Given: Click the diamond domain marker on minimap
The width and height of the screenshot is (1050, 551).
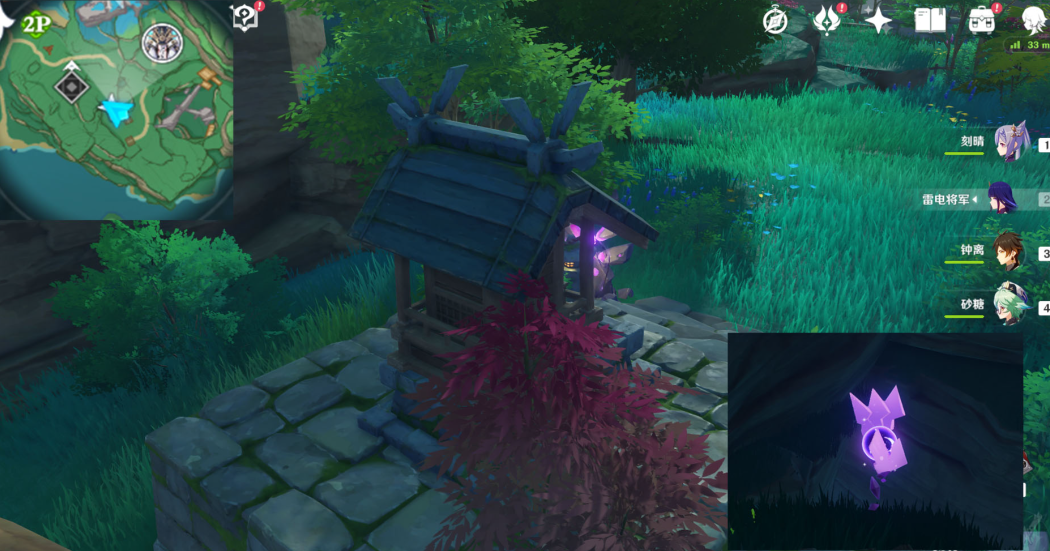Looking at the screenshot, I should (x=71, y=87).
